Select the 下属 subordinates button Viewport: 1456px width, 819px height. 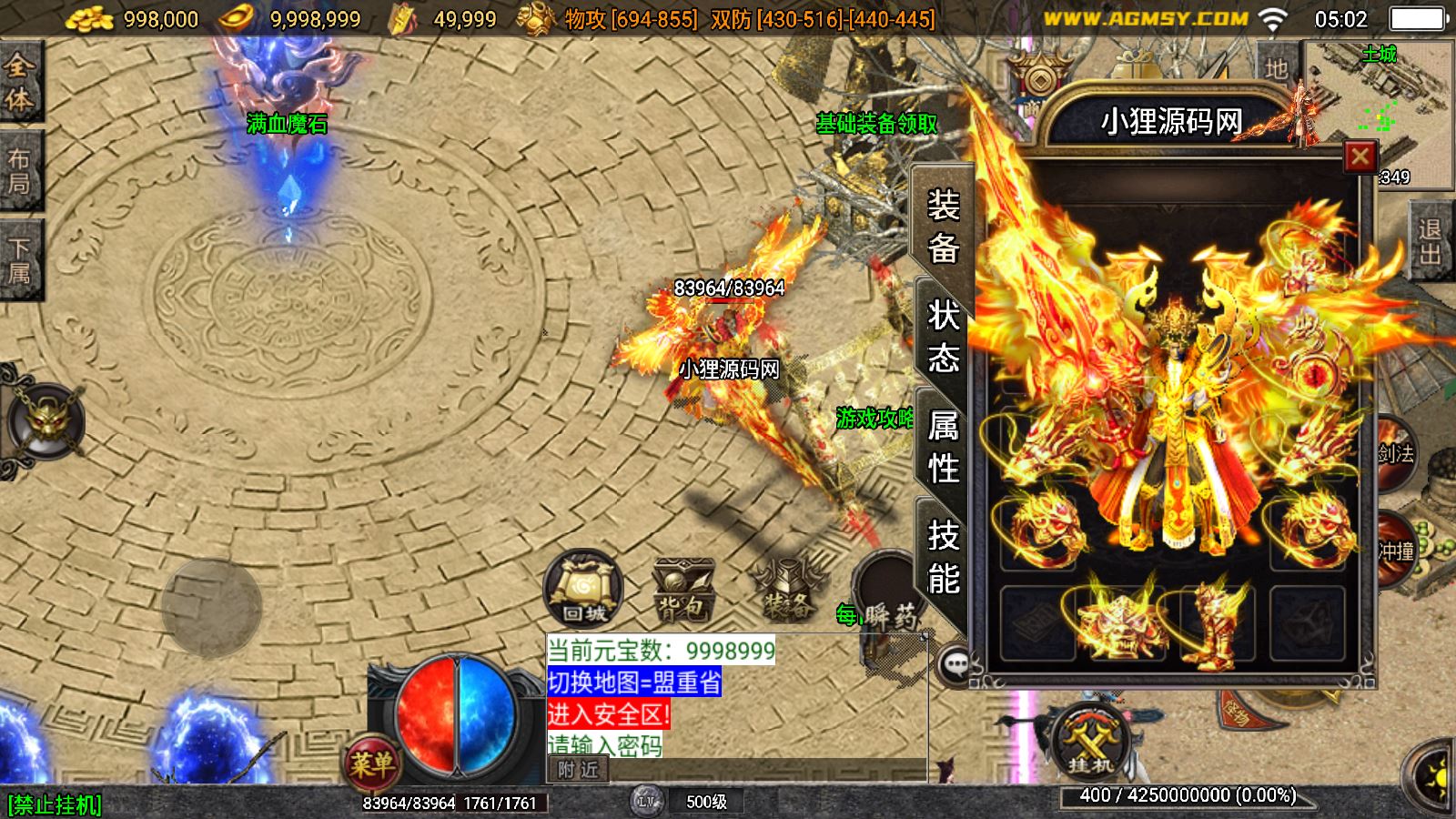19,261
